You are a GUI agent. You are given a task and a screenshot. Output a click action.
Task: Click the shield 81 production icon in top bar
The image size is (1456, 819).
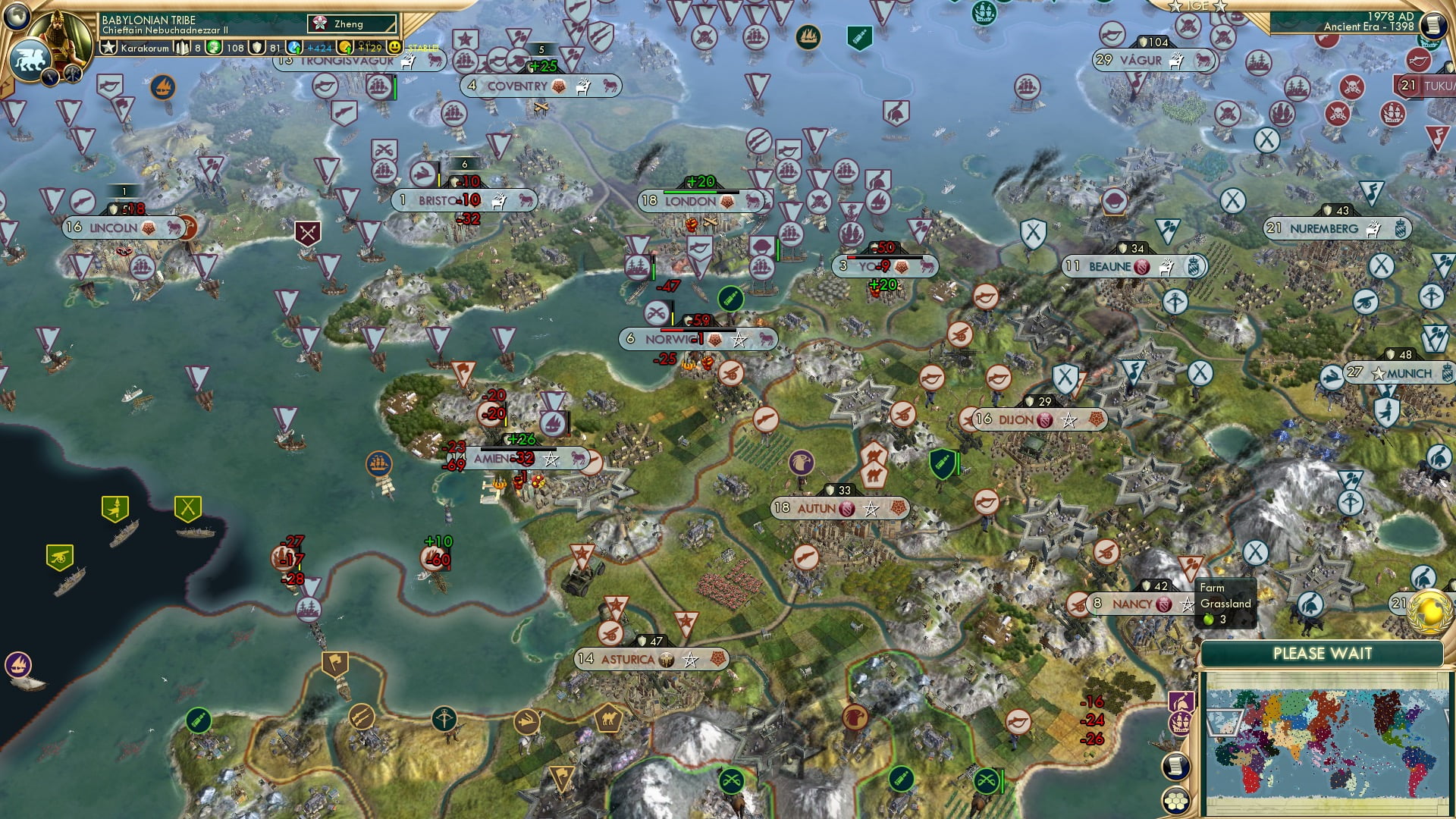(x=257, y=47)
